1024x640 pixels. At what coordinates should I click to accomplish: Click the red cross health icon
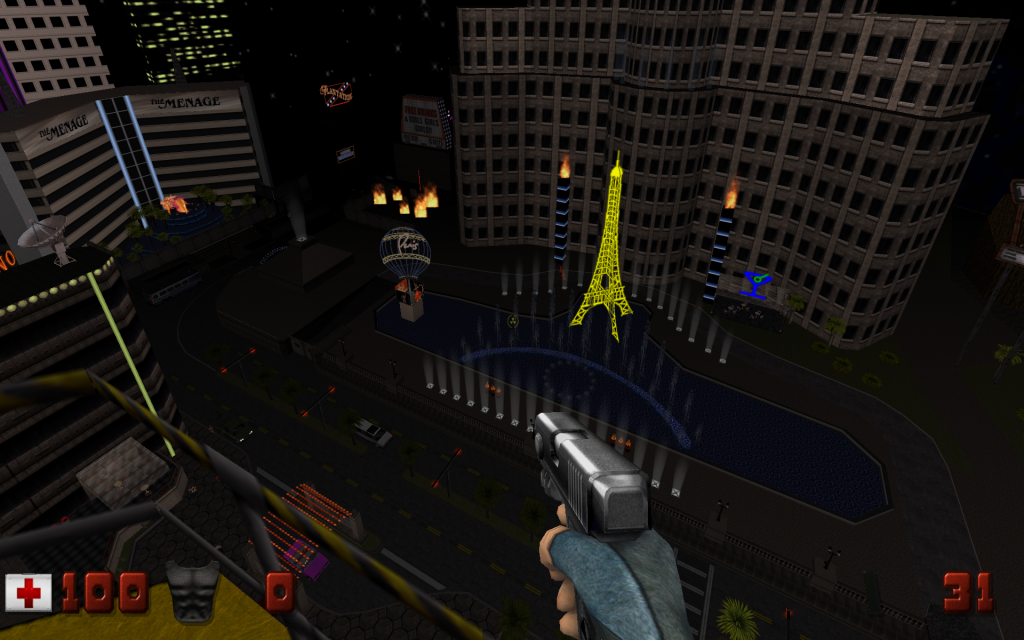pyautogui.click(x=29, y=592)
